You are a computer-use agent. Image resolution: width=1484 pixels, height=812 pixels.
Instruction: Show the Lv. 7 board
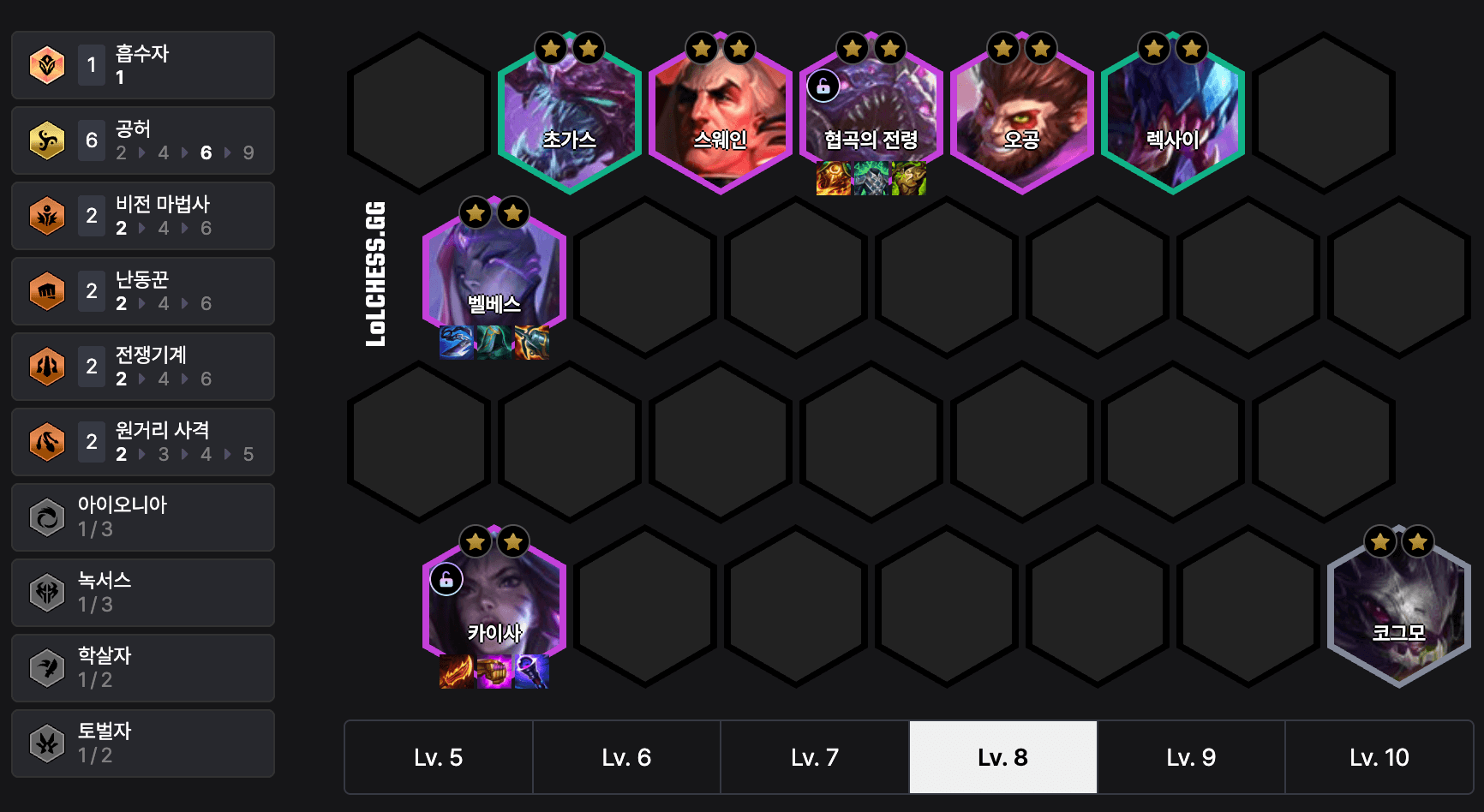click(814, 757)
